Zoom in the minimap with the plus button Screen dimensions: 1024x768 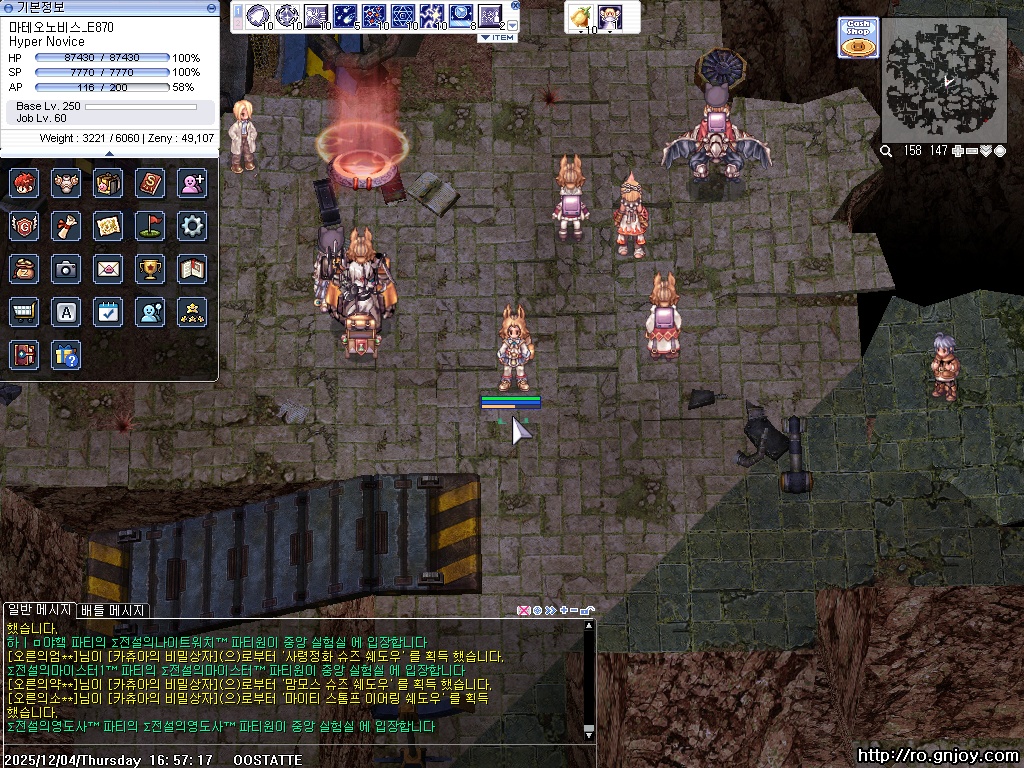coord(958,151)
